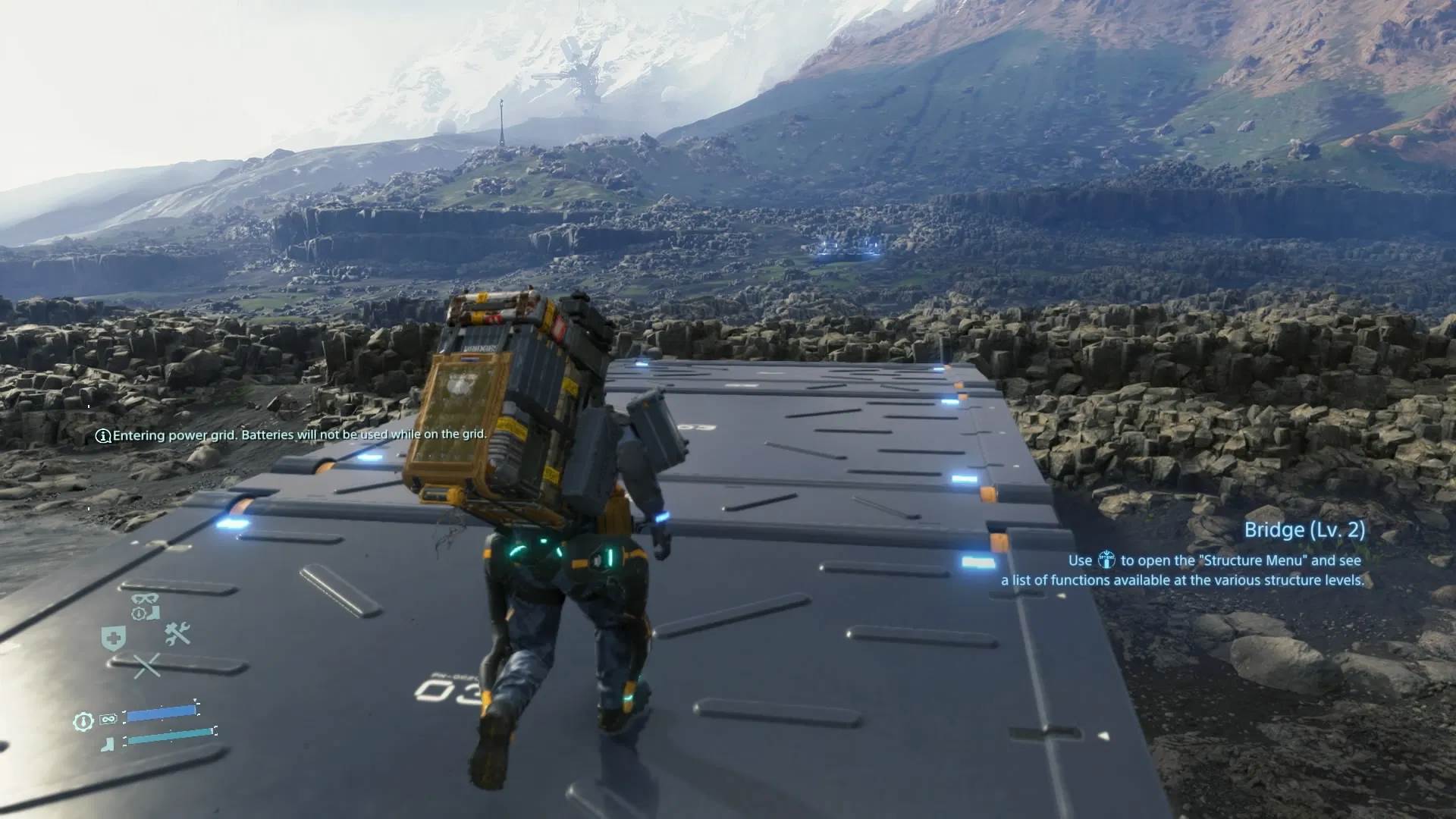Image resolution: width=1456 pixels, height=819 pixels.
Task: Click the blue battery level bar
Action: point(162,714)
